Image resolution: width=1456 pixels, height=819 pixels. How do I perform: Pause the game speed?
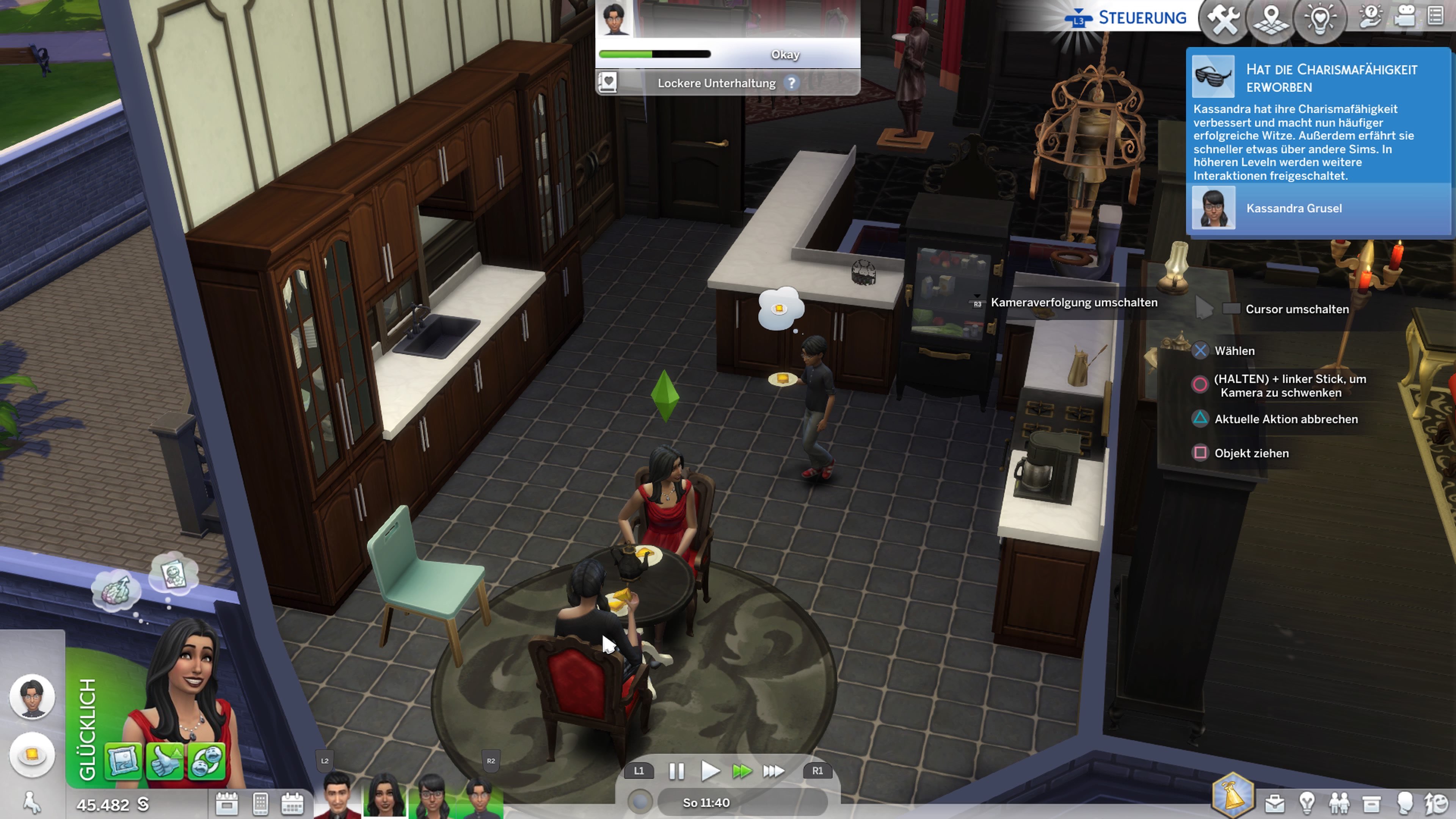(676, 771)
